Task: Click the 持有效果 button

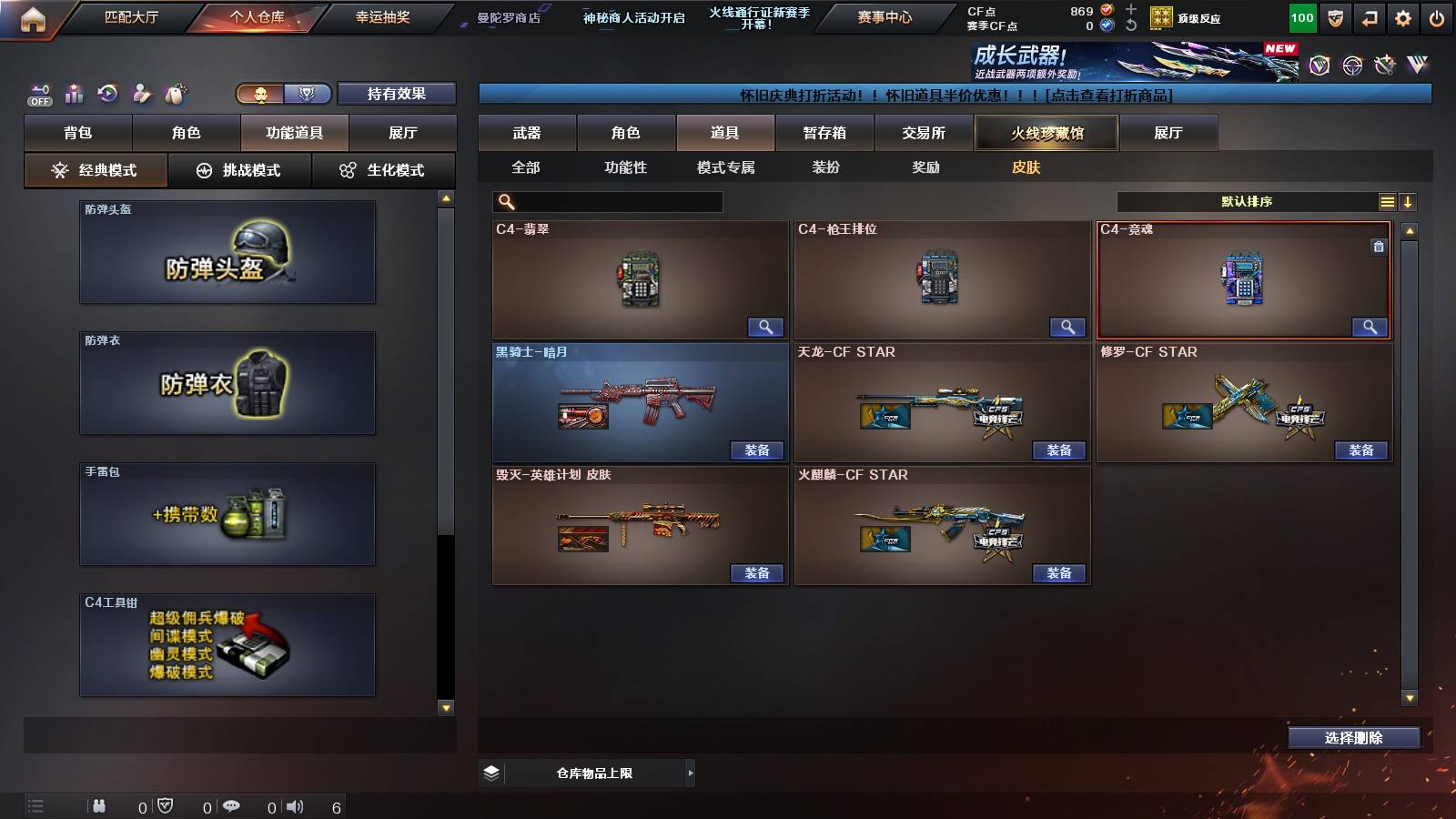Action: tap(397, 94)
